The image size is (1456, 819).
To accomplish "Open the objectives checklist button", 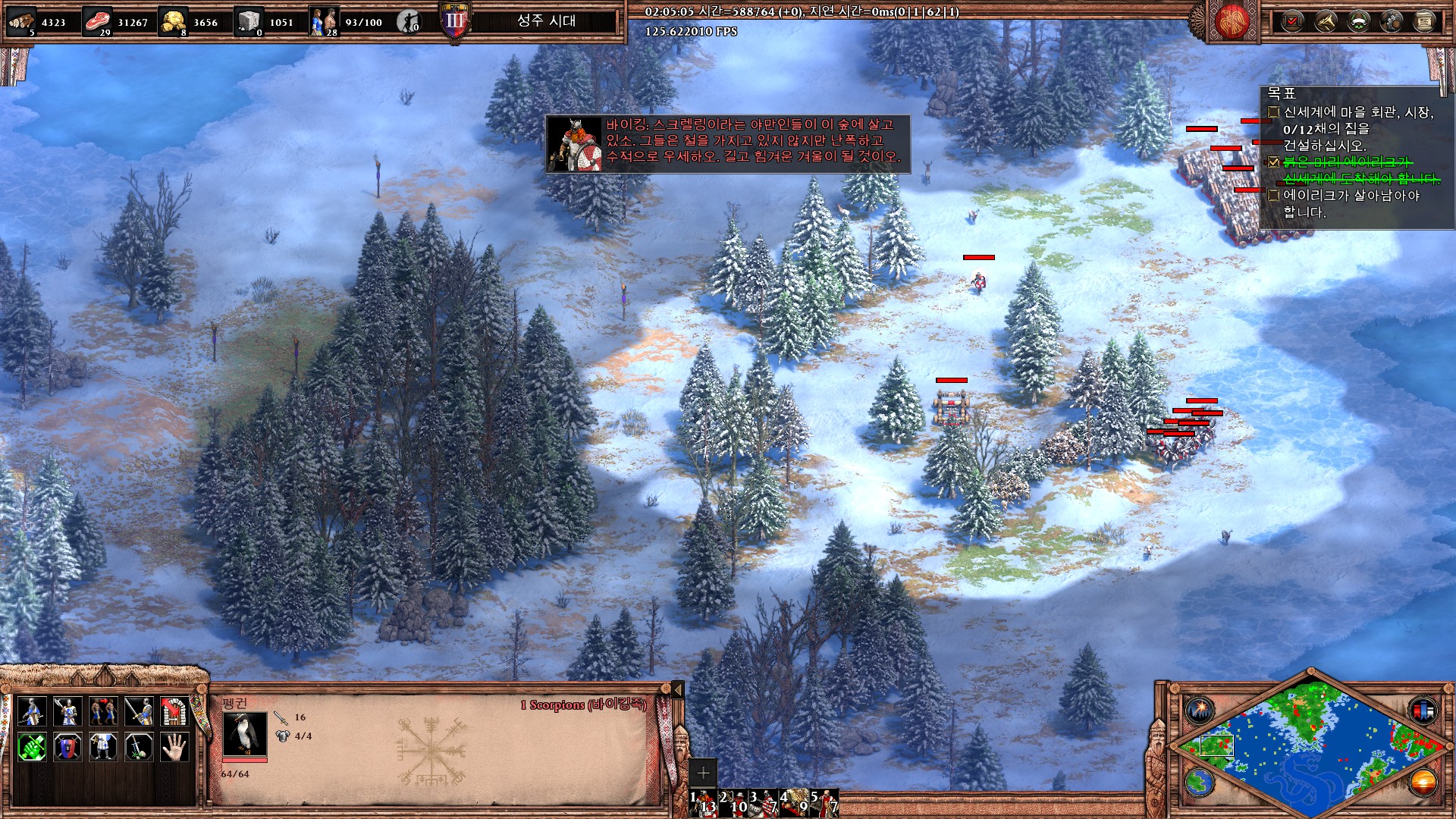I will click(x=1291, y=22).
